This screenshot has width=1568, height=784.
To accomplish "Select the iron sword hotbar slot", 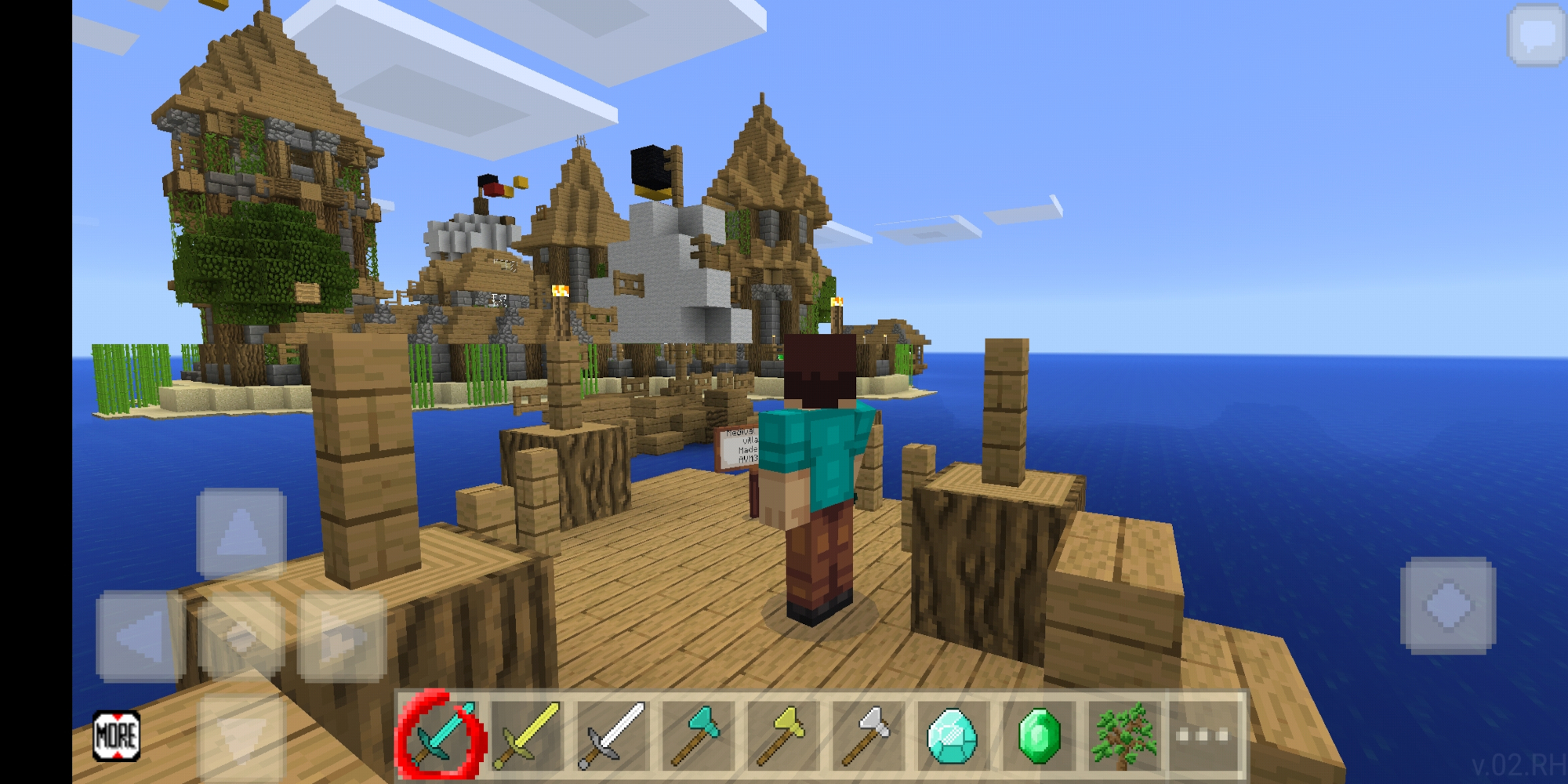I will (612, 735).
